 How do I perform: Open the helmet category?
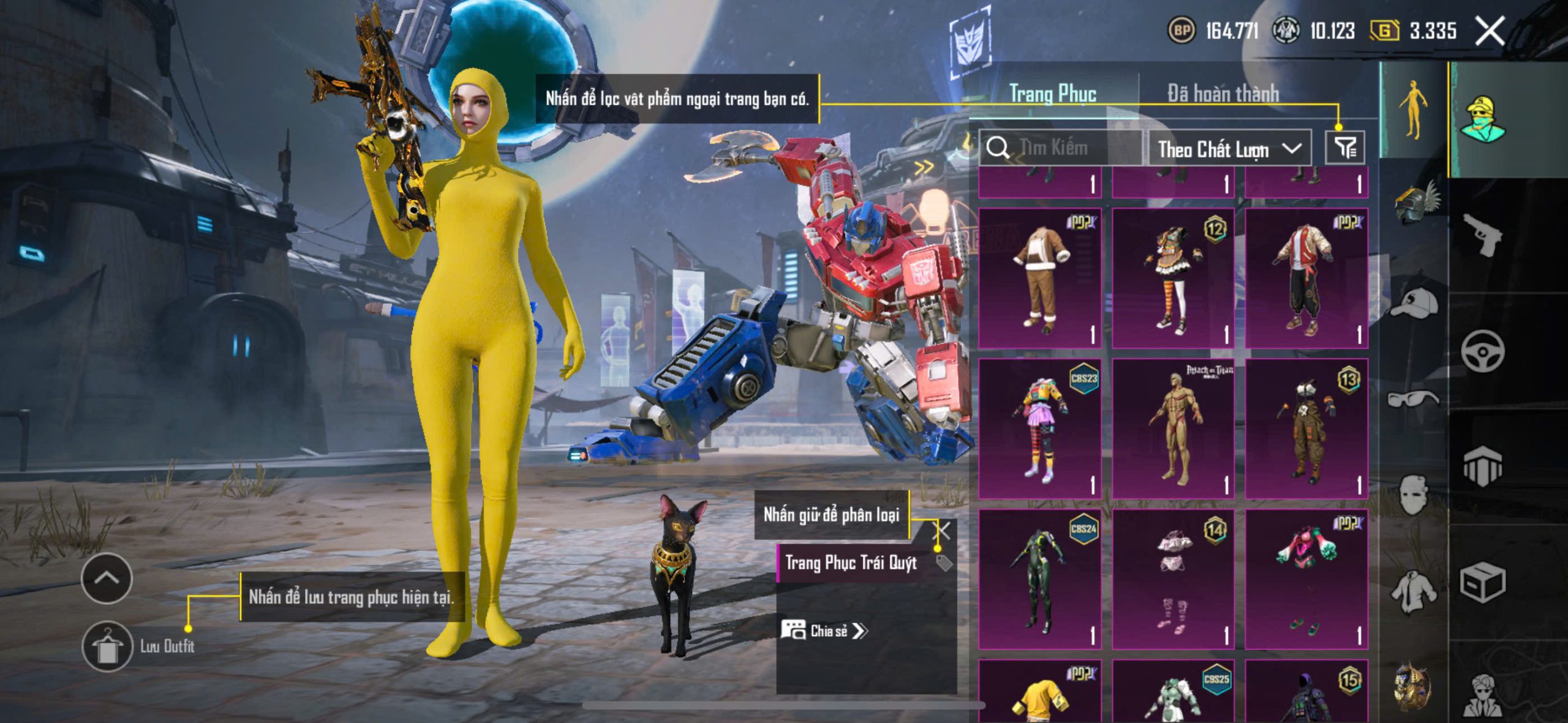click(x=1415, y=203)
